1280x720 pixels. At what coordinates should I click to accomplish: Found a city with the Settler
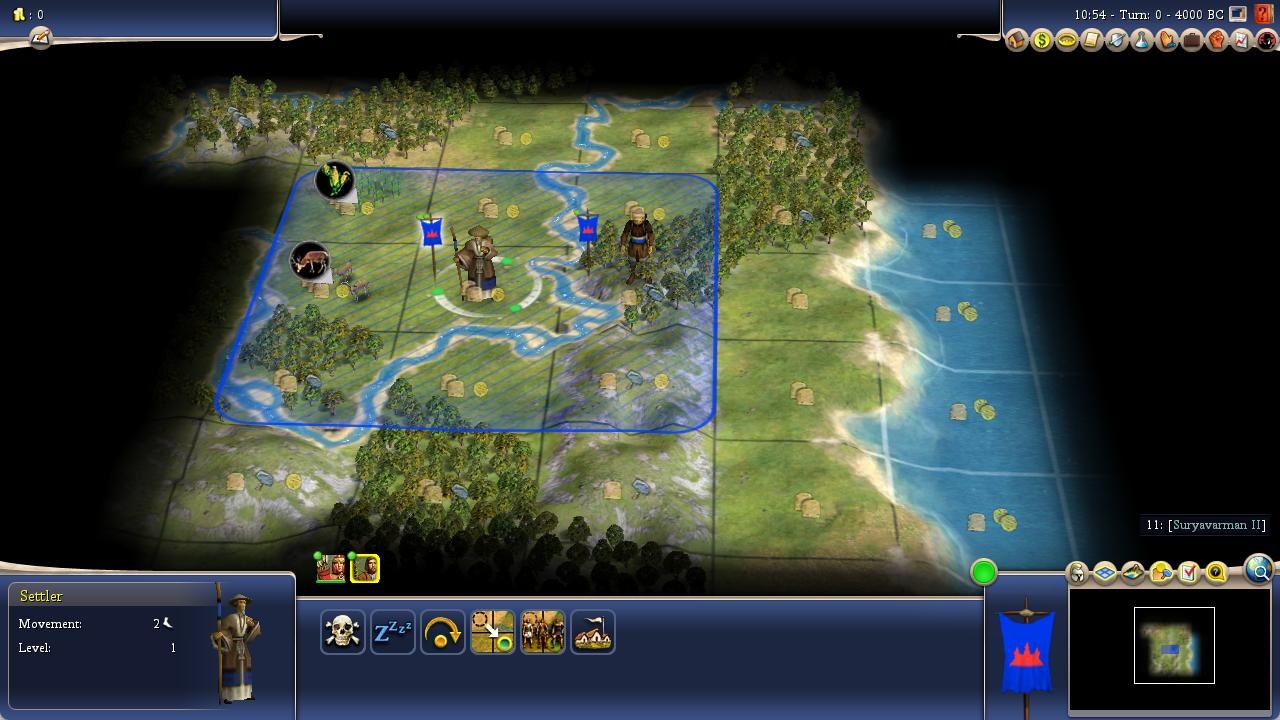point(593,633)
